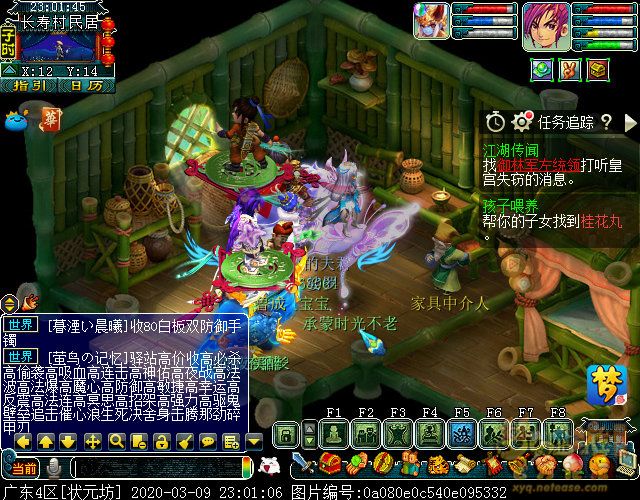The height and width of the screenshot is (500, 640).
Task: Open quest tracker settings gear
Action: [521, 122]
